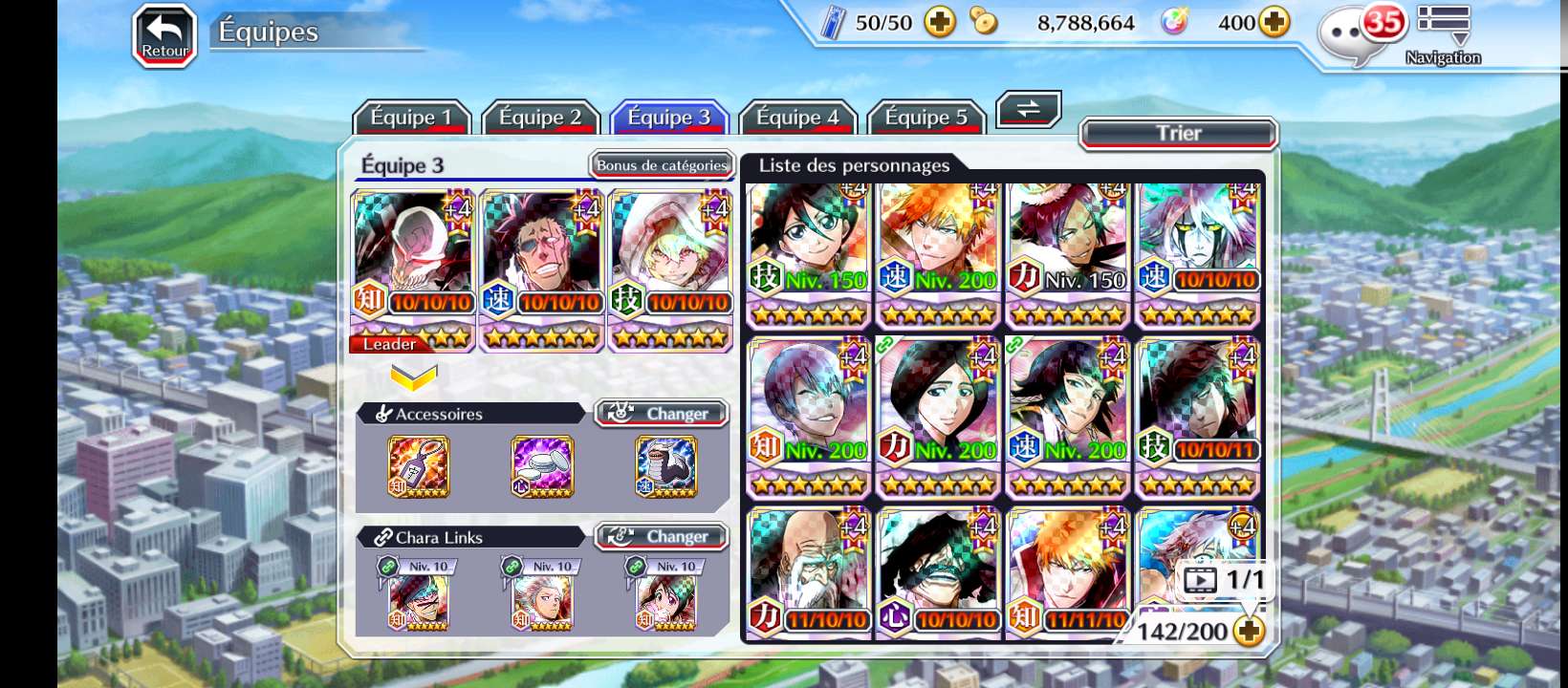The width and height of the screenshot is (1568, 688).
Task: Select the Leader character card
Action: point(413,270)
